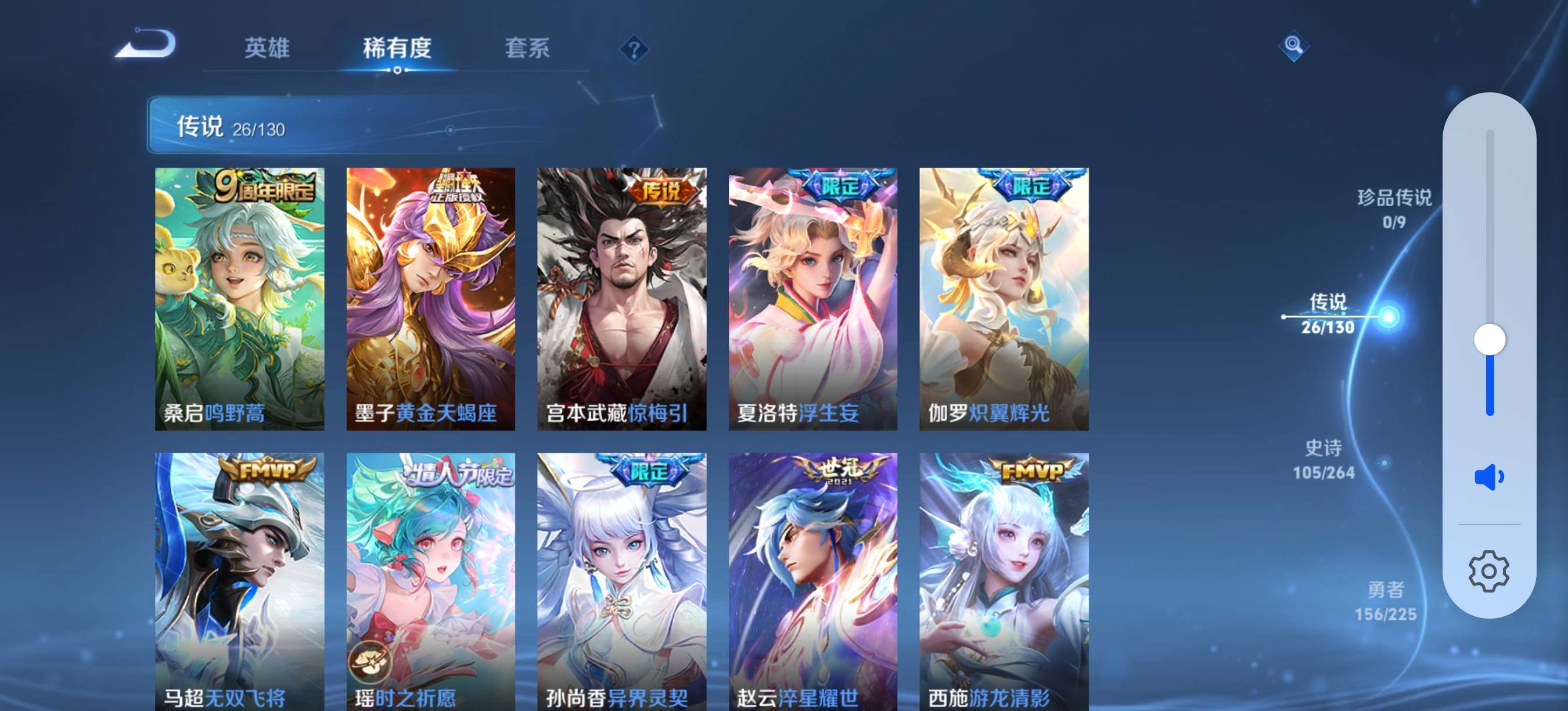
Task: Open the gear settings in the volume panel
Action: click(1488, 571)
